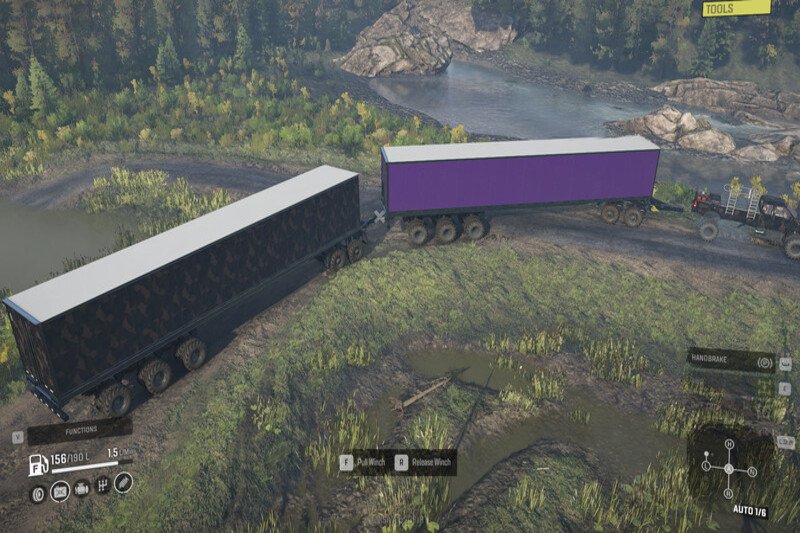Click the gear shifter pattern icon
This screenshot has width=800, height=533.
click(102, 487)
